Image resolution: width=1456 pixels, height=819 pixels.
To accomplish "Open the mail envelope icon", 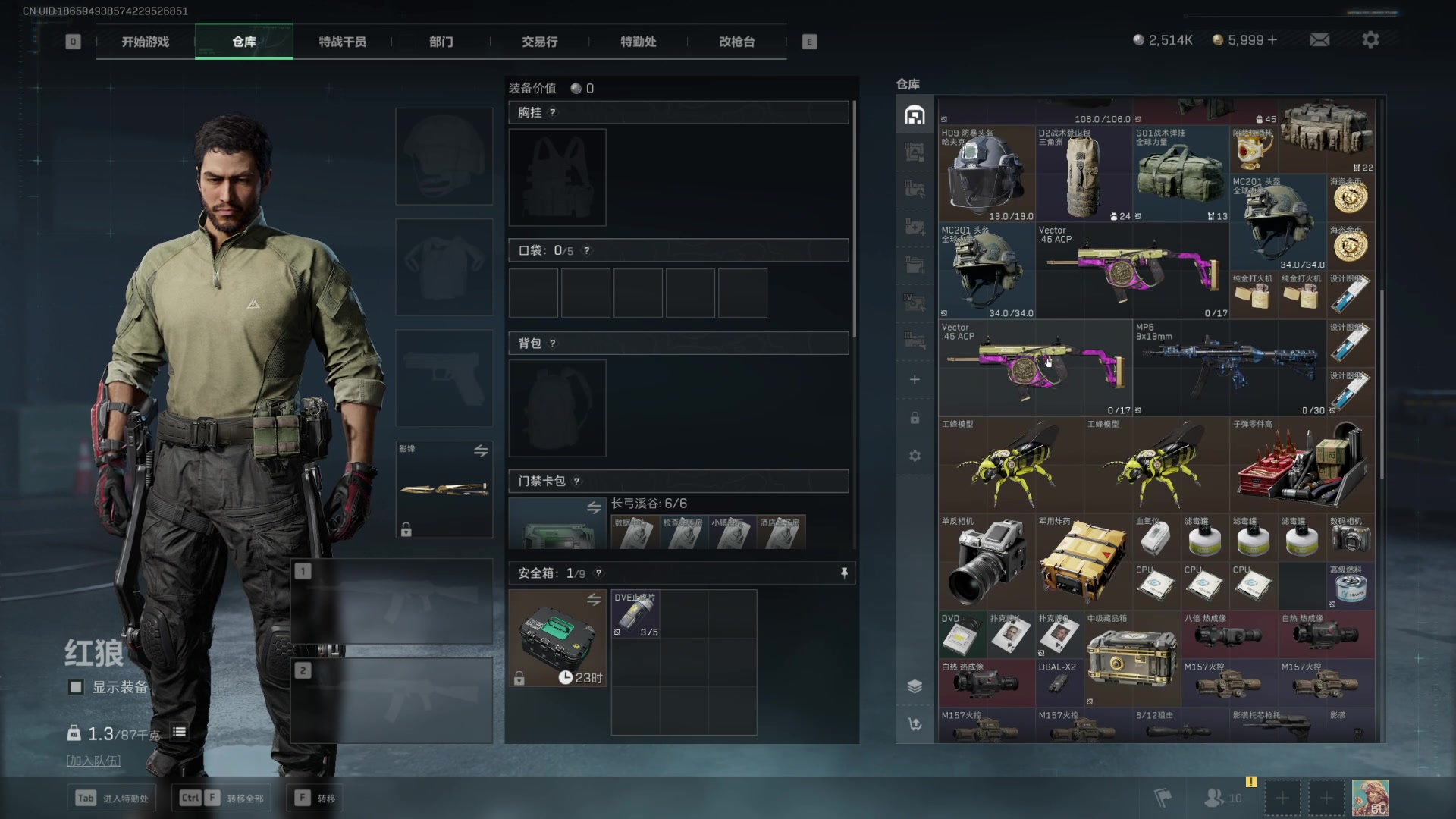I will 1319,40.
